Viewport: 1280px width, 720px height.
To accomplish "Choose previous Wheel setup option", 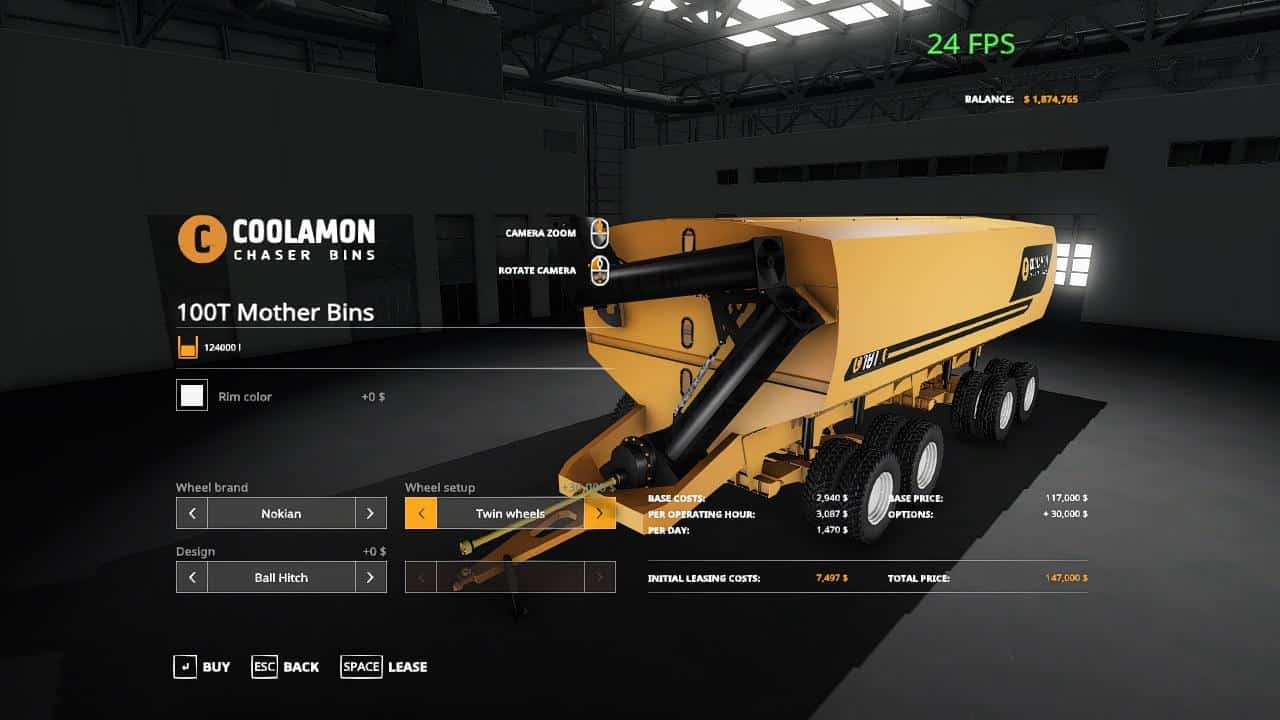I will 421,514.
